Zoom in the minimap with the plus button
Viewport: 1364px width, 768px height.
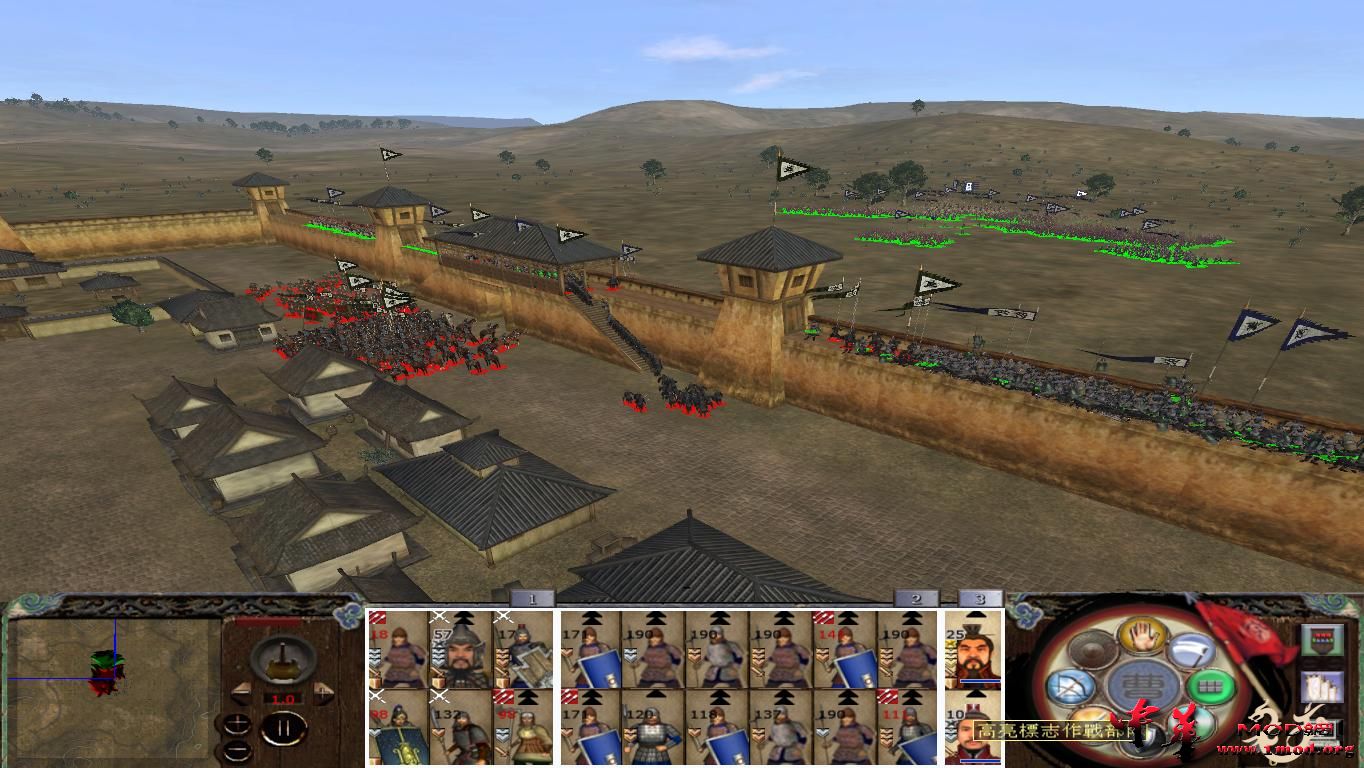point(237,722)
